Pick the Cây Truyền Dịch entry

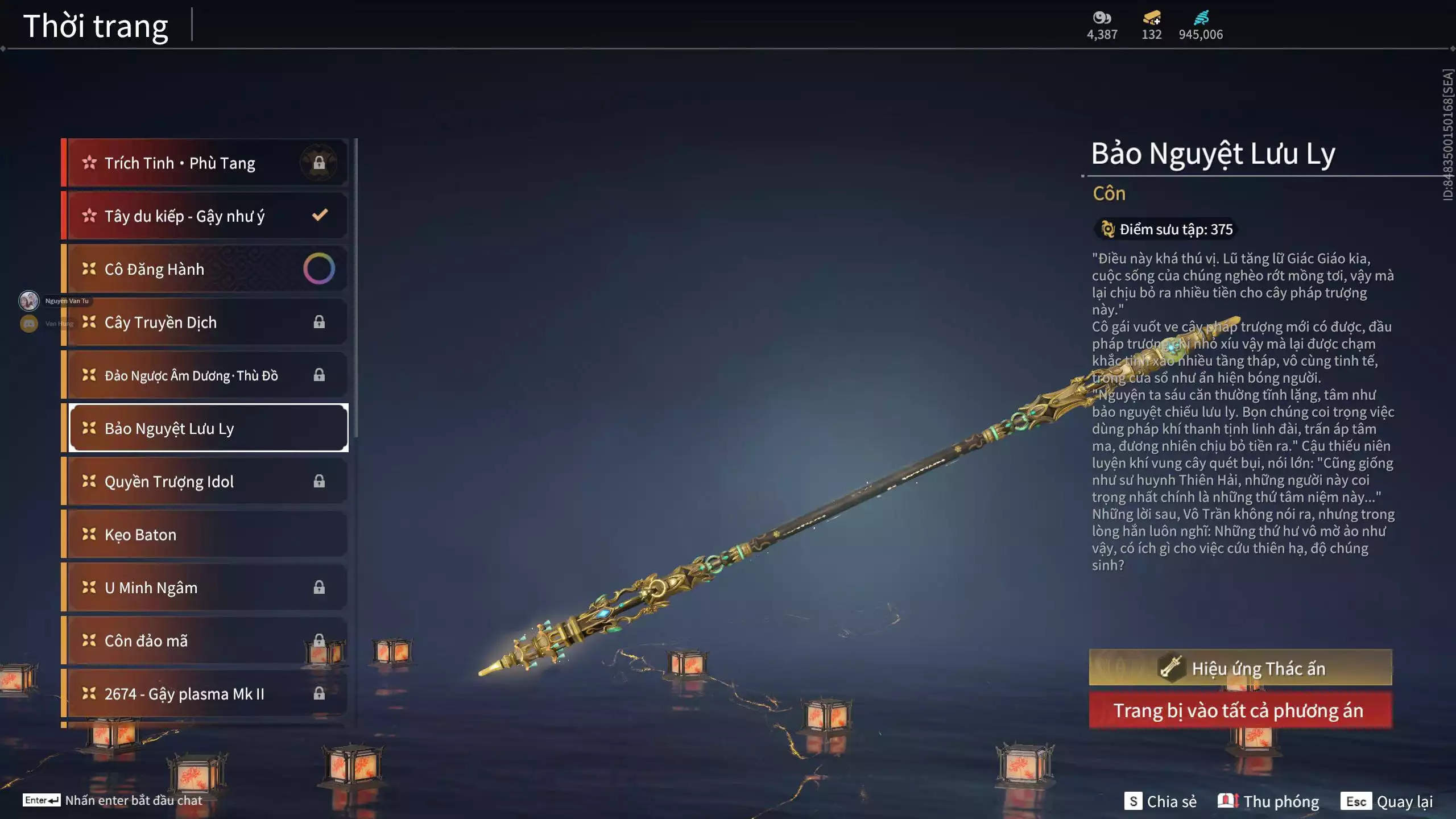point(205,322)
